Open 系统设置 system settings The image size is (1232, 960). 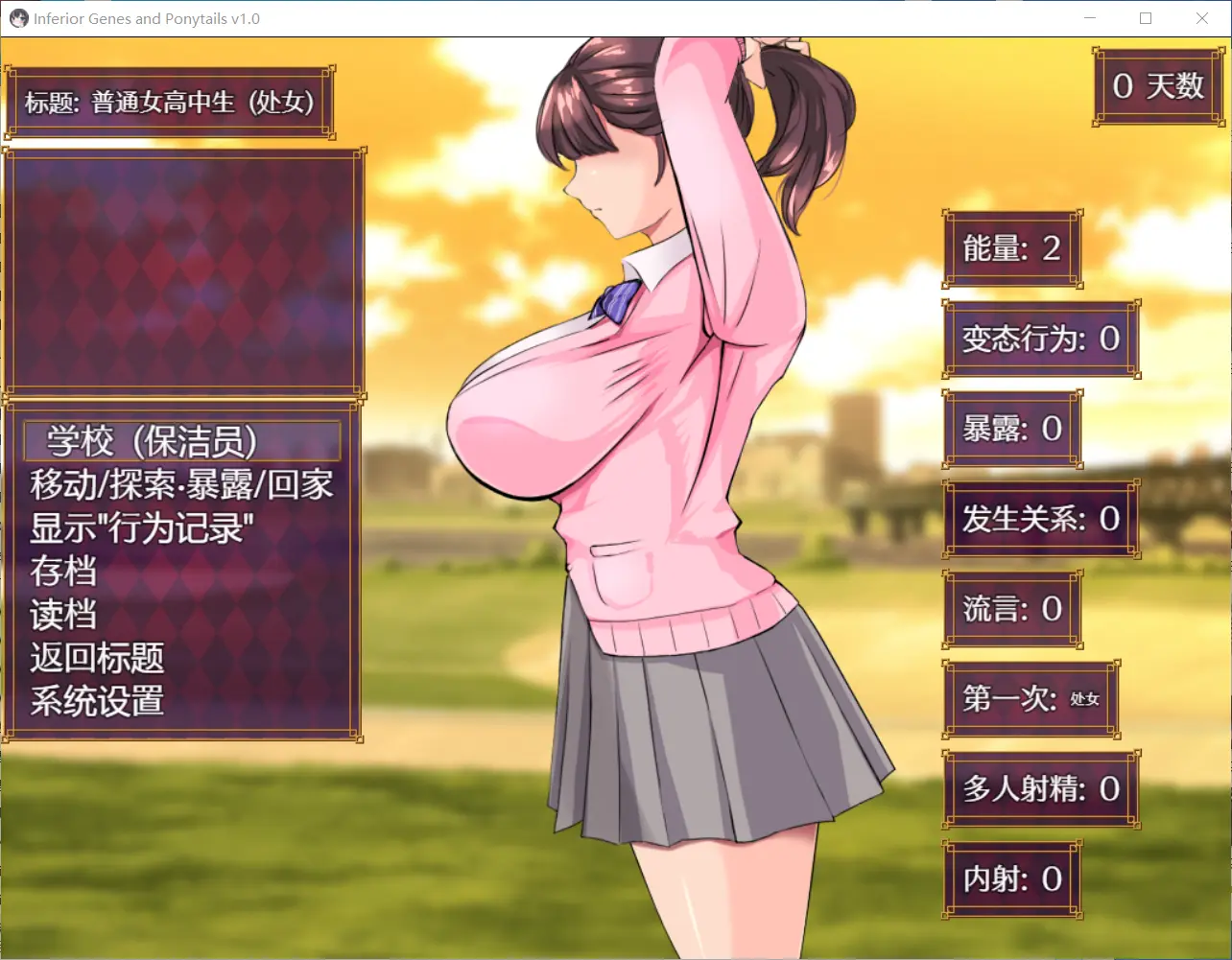click(x=97, y=701)
